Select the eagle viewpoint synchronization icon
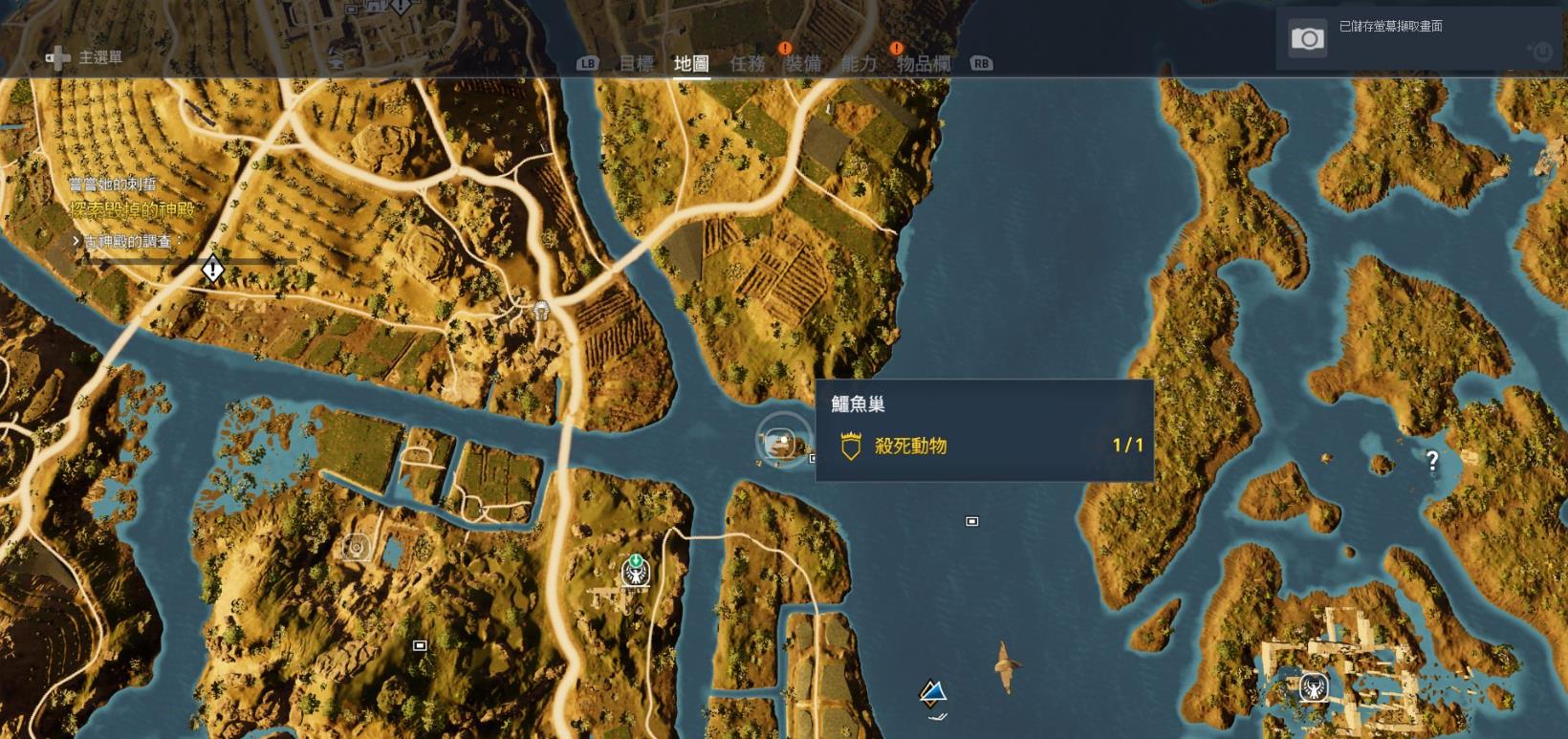Viewport: 1568px width, 739px height. coord(634,575)
